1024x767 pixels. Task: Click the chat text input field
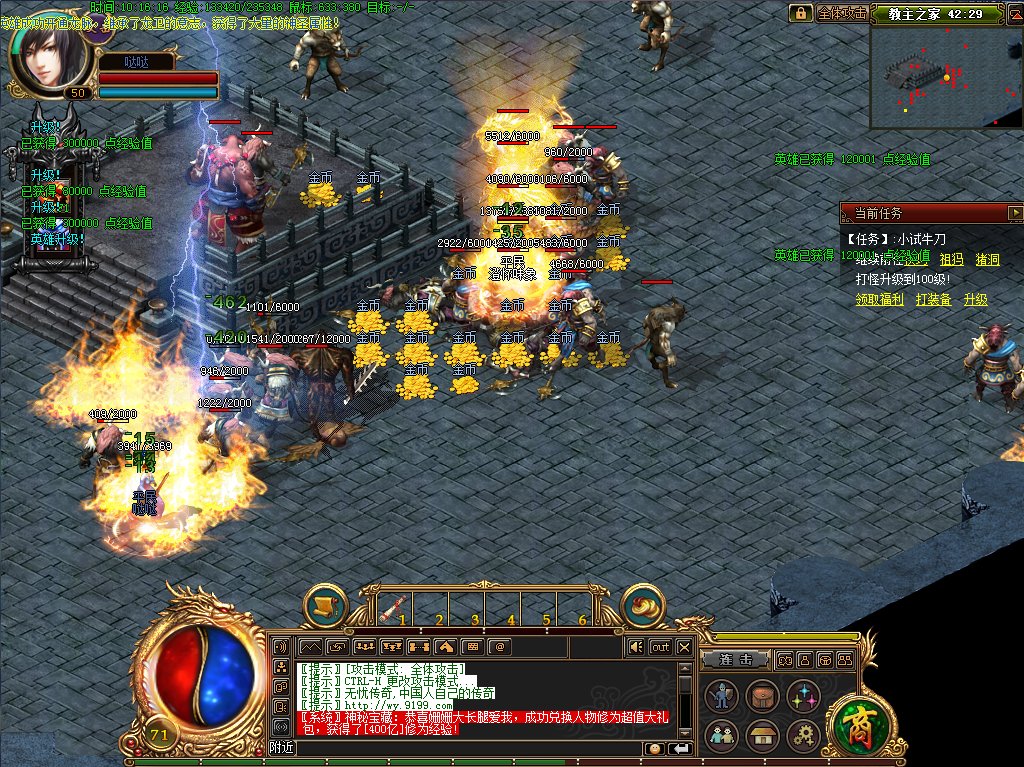(470, 748)
